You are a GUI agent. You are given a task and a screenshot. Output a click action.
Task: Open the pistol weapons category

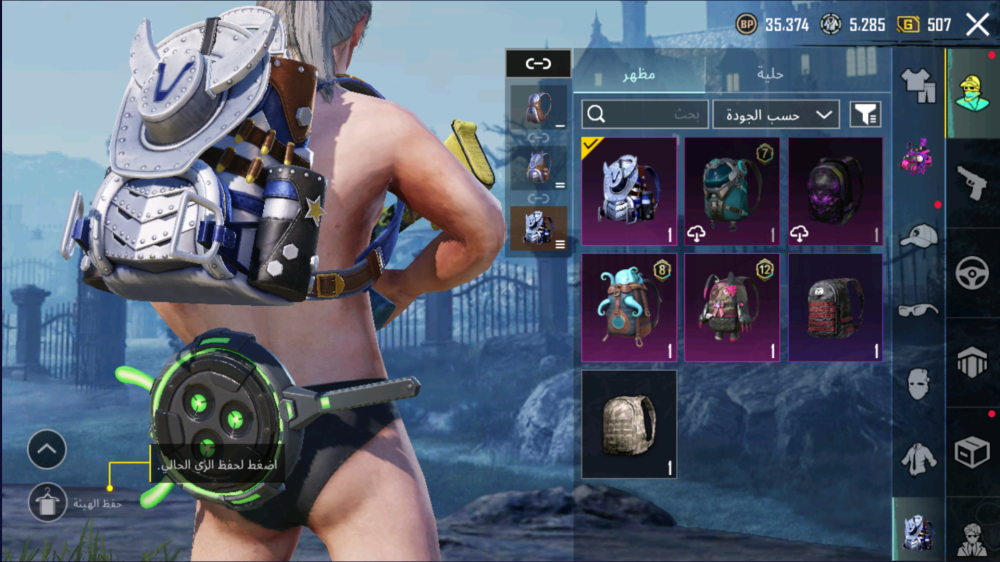971,182
